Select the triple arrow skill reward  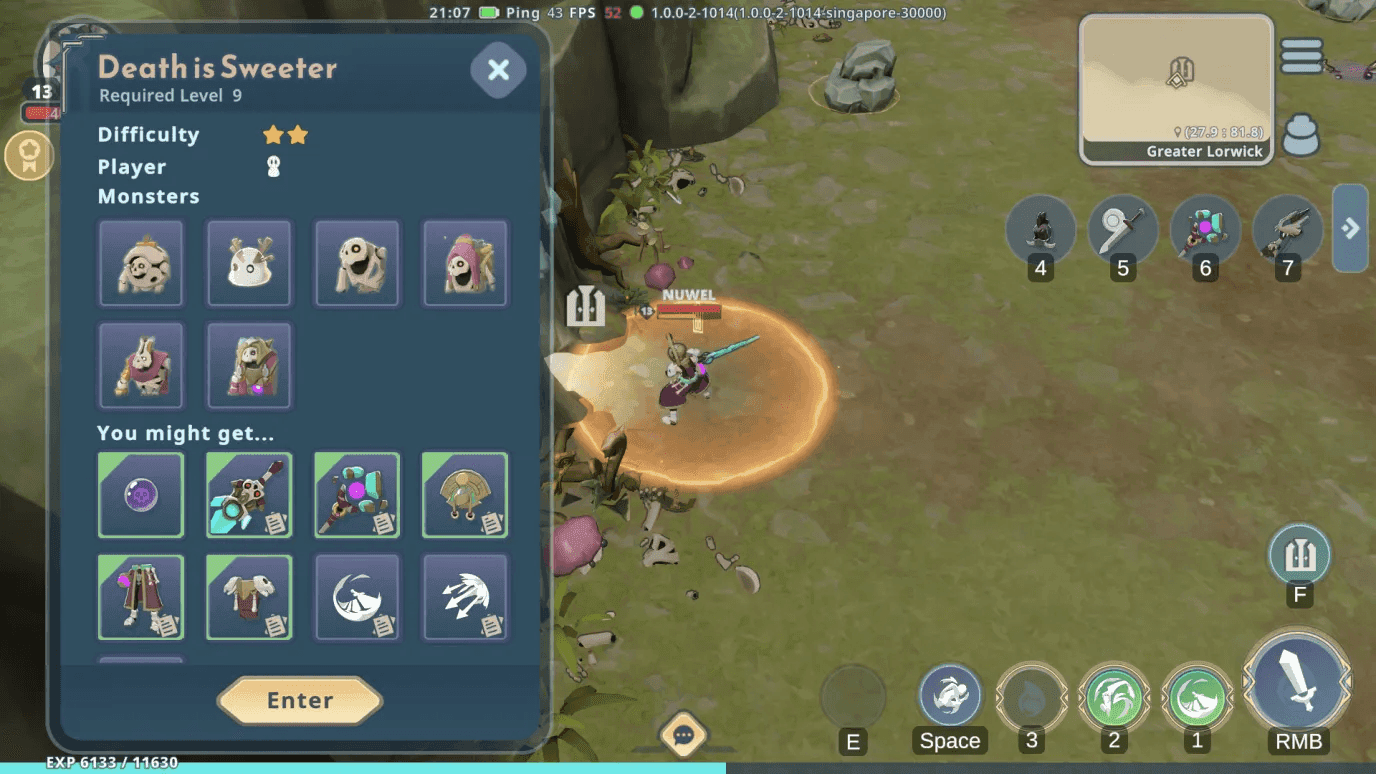coord(465,597)
